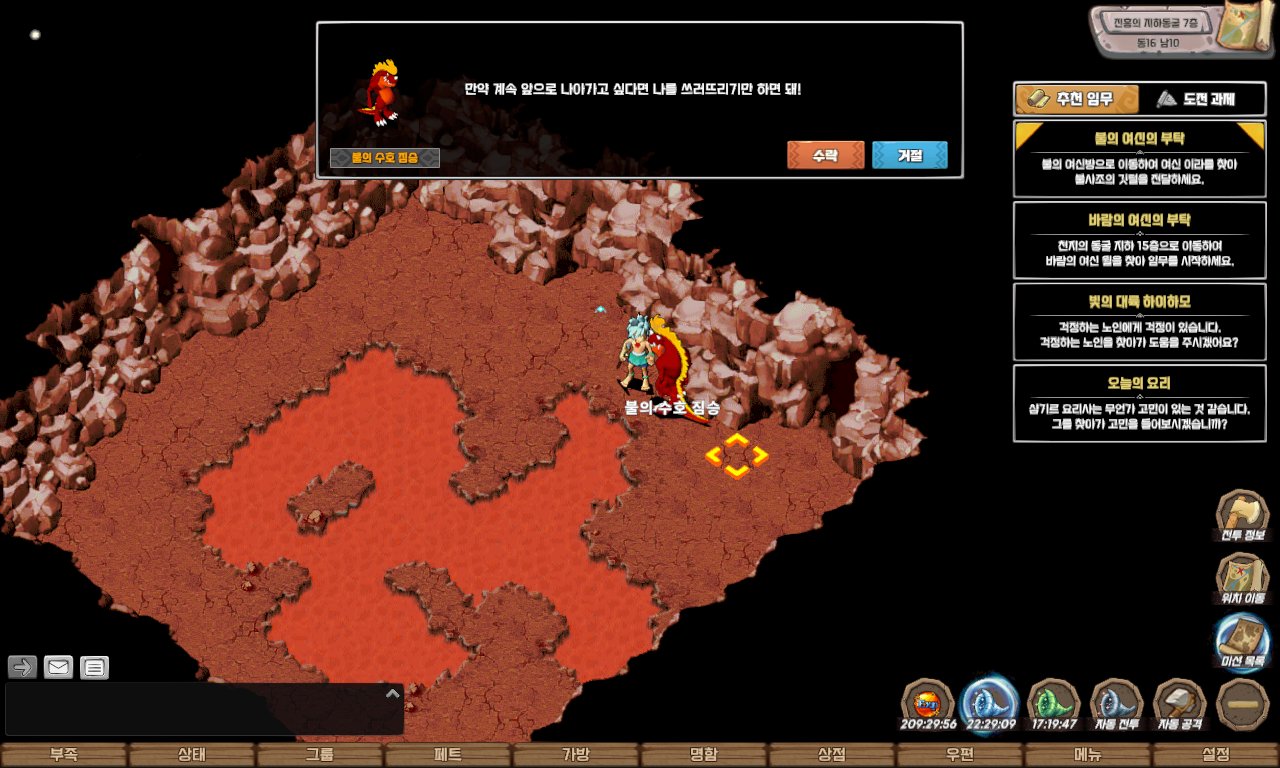Expand the chat box with the arrow
Screen dimensions: 1280x768
pos(393,693)
